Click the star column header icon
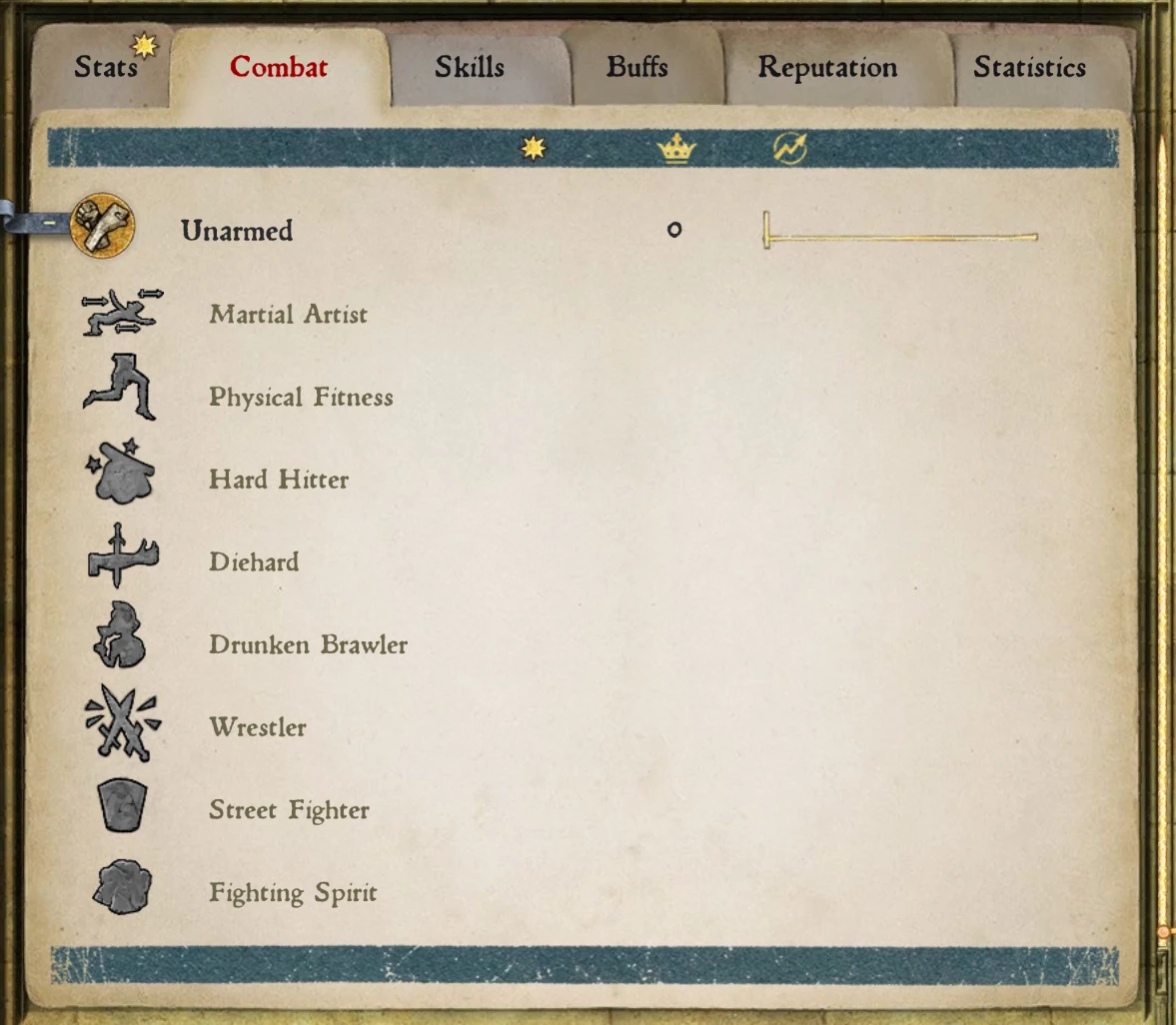The image size is (1176, 1025). point(534,149)
